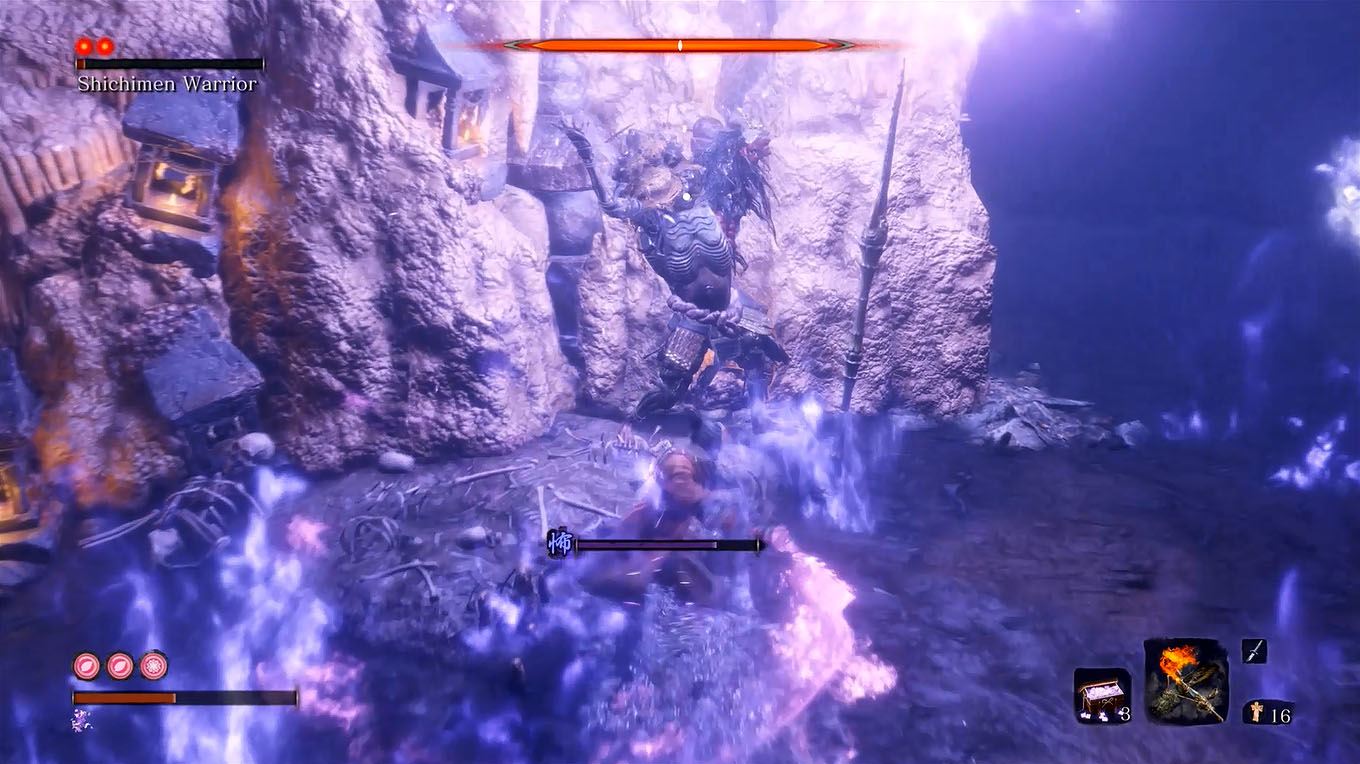Click the spirit emblem count 16 label
The image size is (1360, 764).
tap(1280, 713)
